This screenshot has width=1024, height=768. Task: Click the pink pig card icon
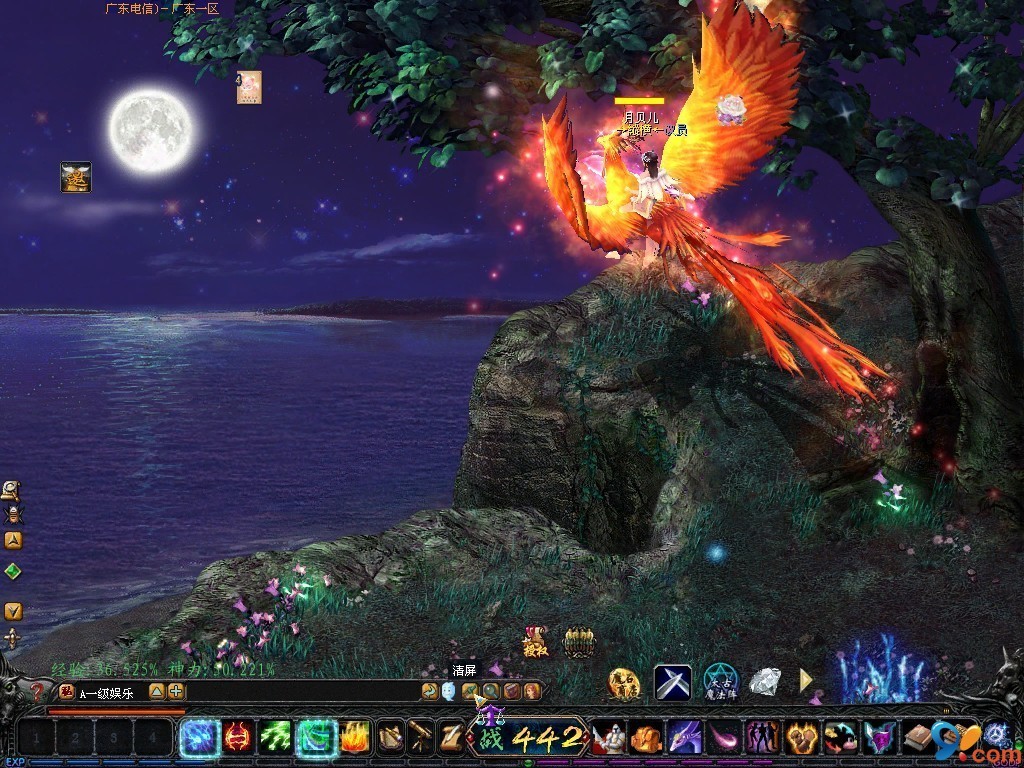[249, 87]
